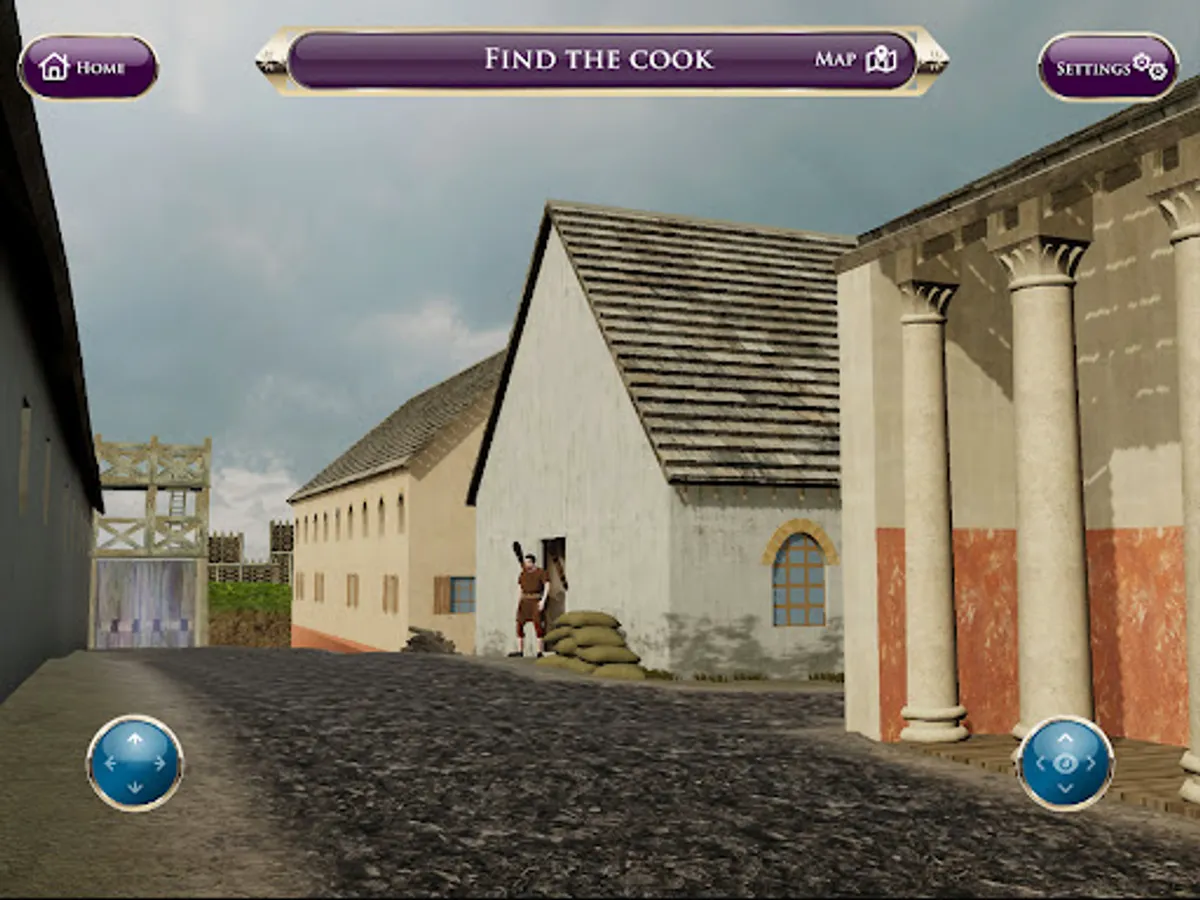This screenshot has height=900, width=1200.
Task: Tap the blue movement arrows pad
Action: pos(135,763)
